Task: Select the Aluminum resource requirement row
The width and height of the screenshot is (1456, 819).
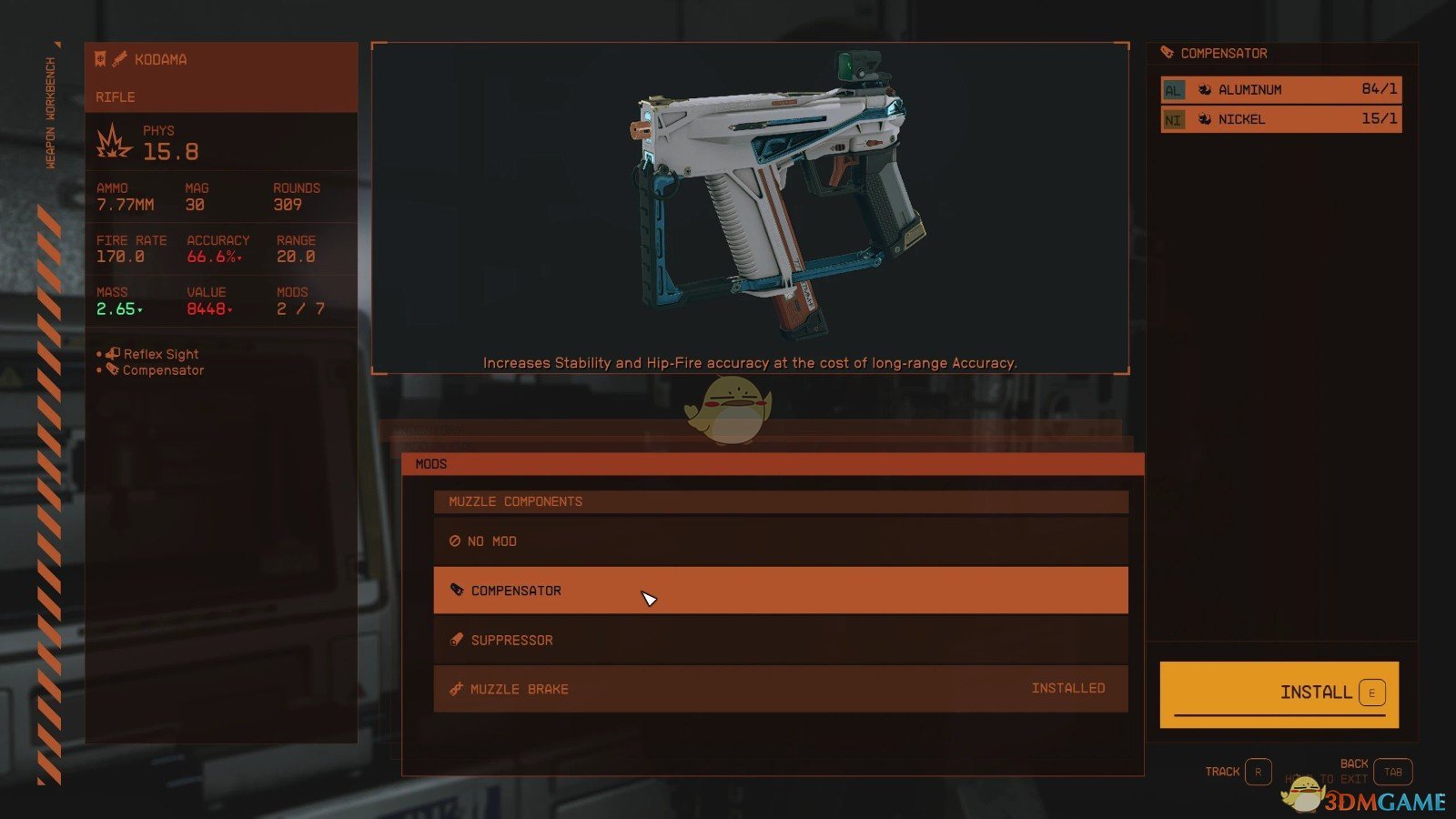Action: click(x=1280, y=89)
